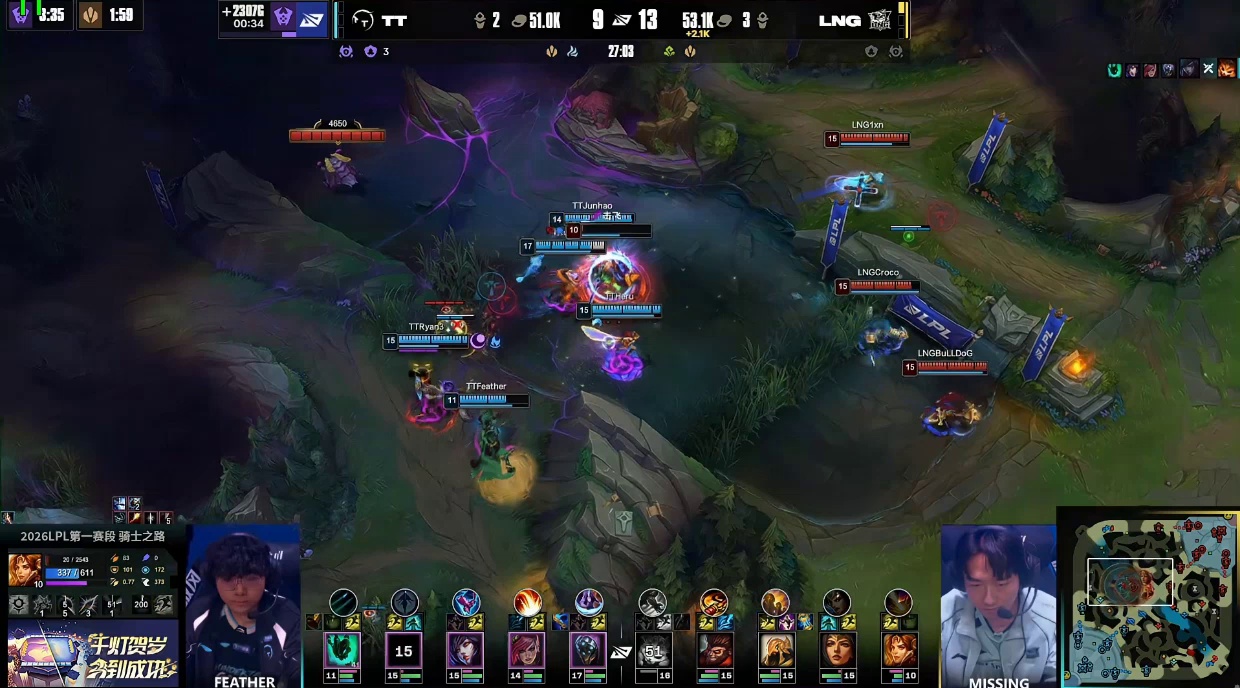Click the kill-feed Thresh icon at top right
This screenshot has width=1240, height=688.
(1114, 70)
